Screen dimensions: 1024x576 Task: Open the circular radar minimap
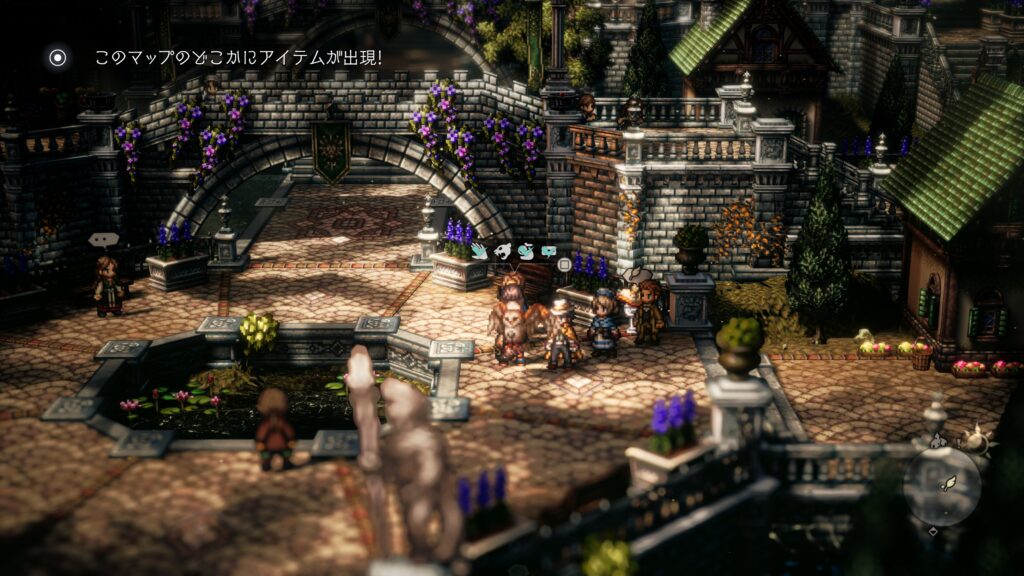[942, 486]
